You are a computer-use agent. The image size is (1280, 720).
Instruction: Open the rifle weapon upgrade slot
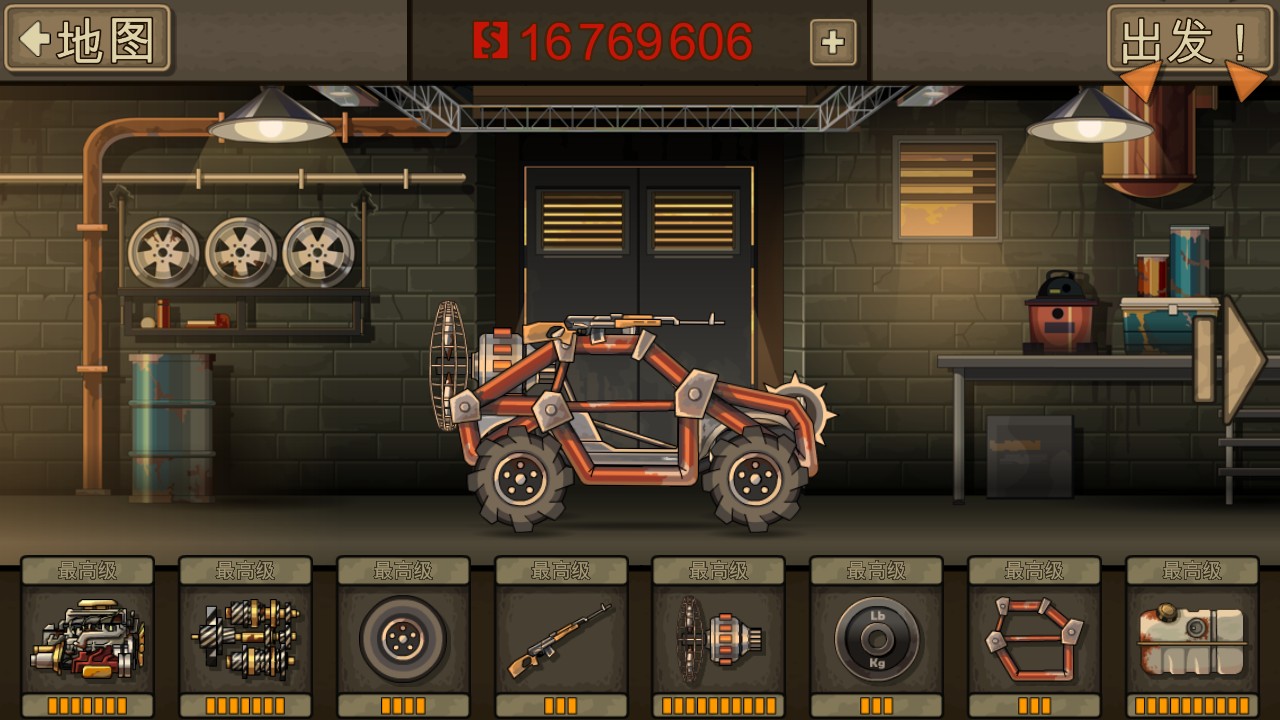[x=561, y=638]
